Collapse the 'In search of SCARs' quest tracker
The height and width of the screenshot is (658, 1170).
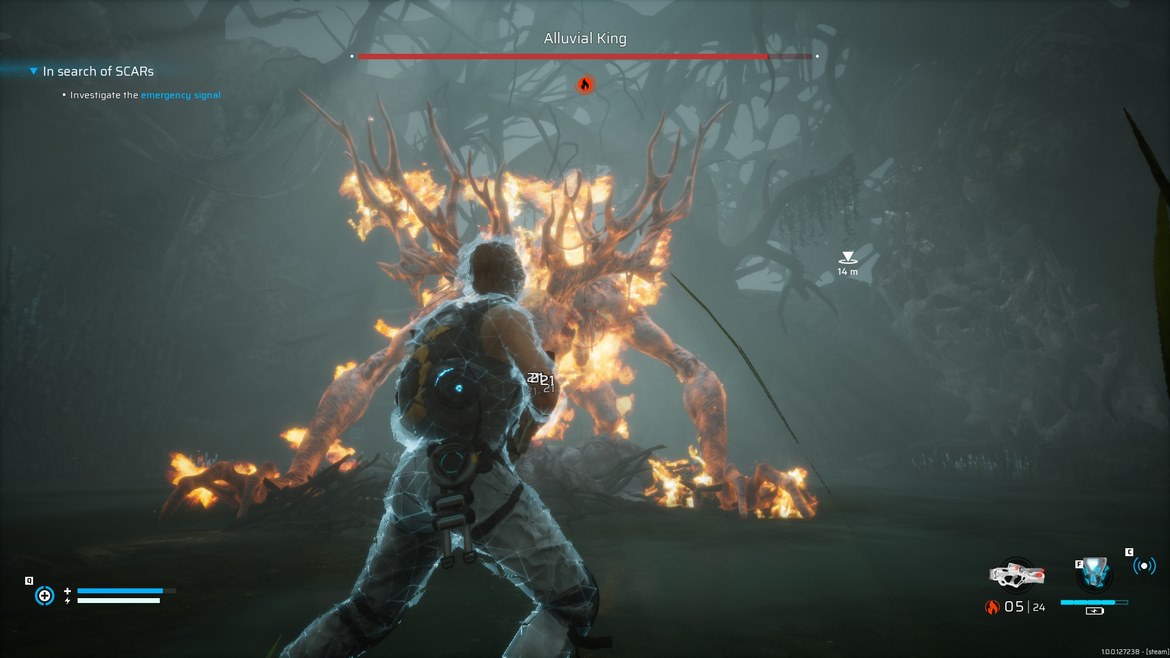34,72
